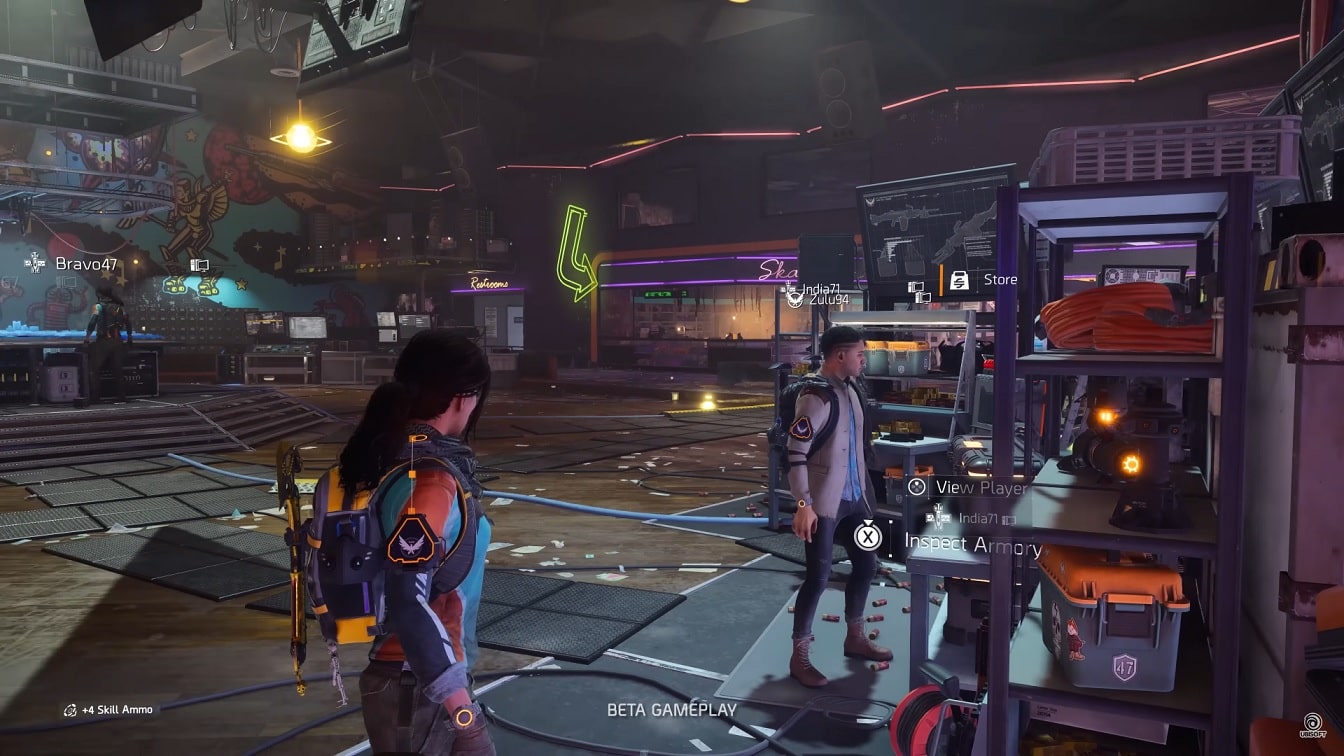Viewport: 1344px width, 756px height.
Task: Click the View Player circular button icon
Action: pos(916,487)
